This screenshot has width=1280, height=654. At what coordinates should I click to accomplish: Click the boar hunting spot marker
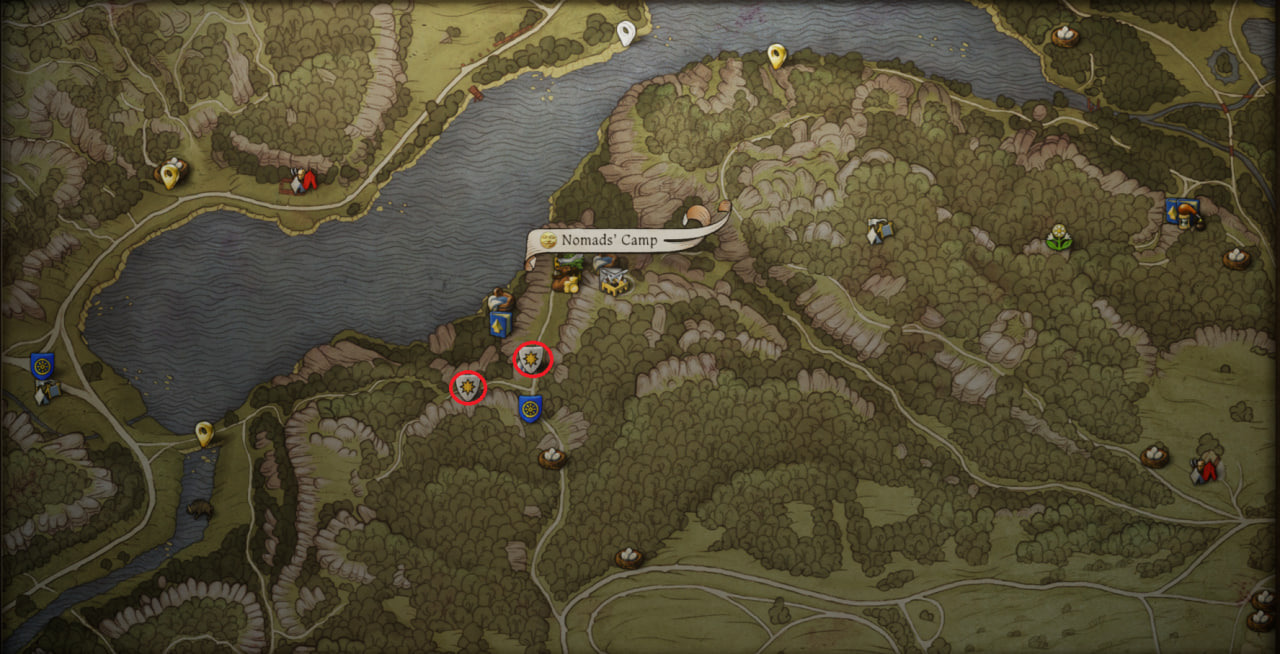[199, 509]
